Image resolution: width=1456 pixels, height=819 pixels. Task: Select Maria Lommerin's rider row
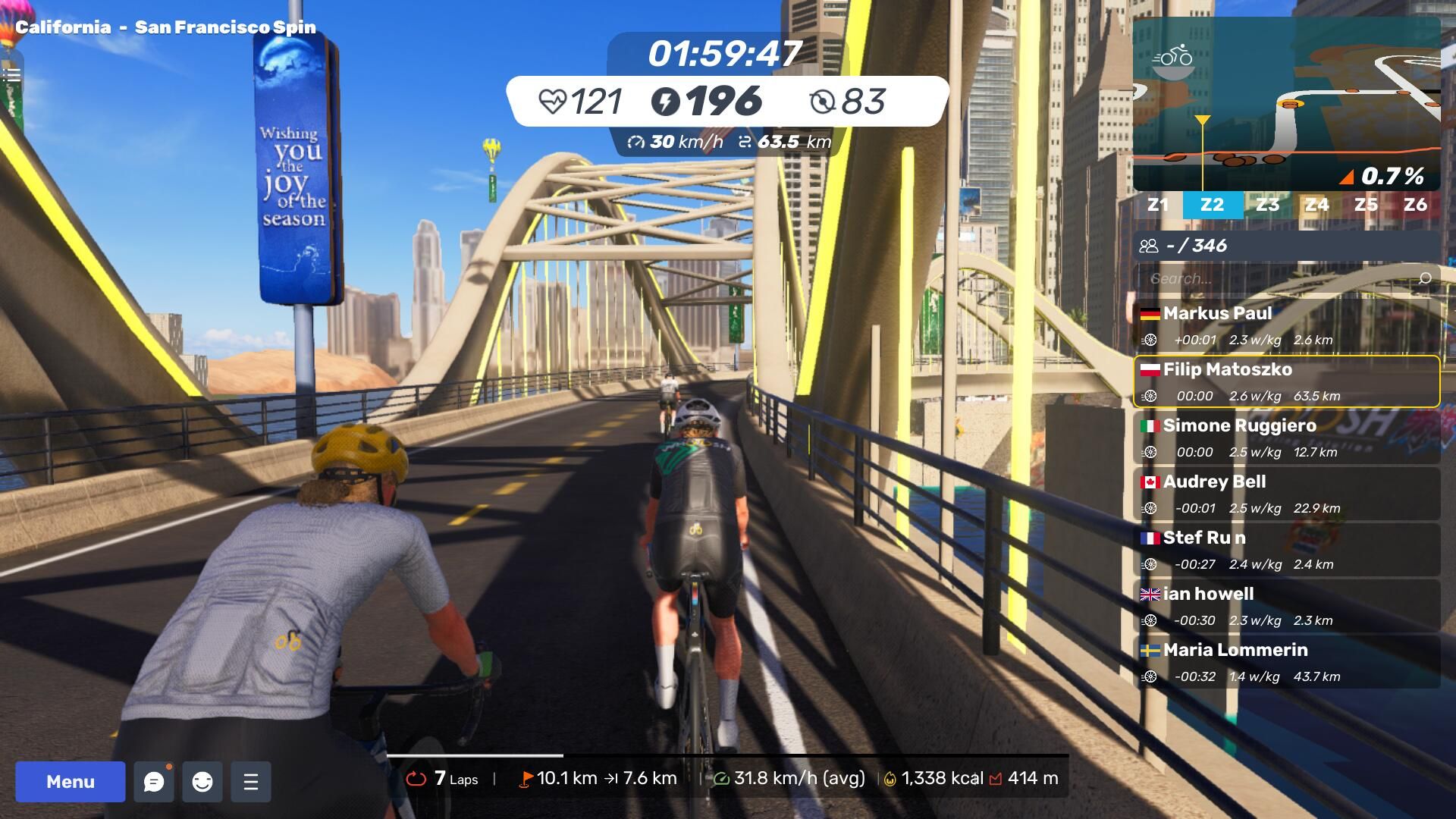(1286, 662)
